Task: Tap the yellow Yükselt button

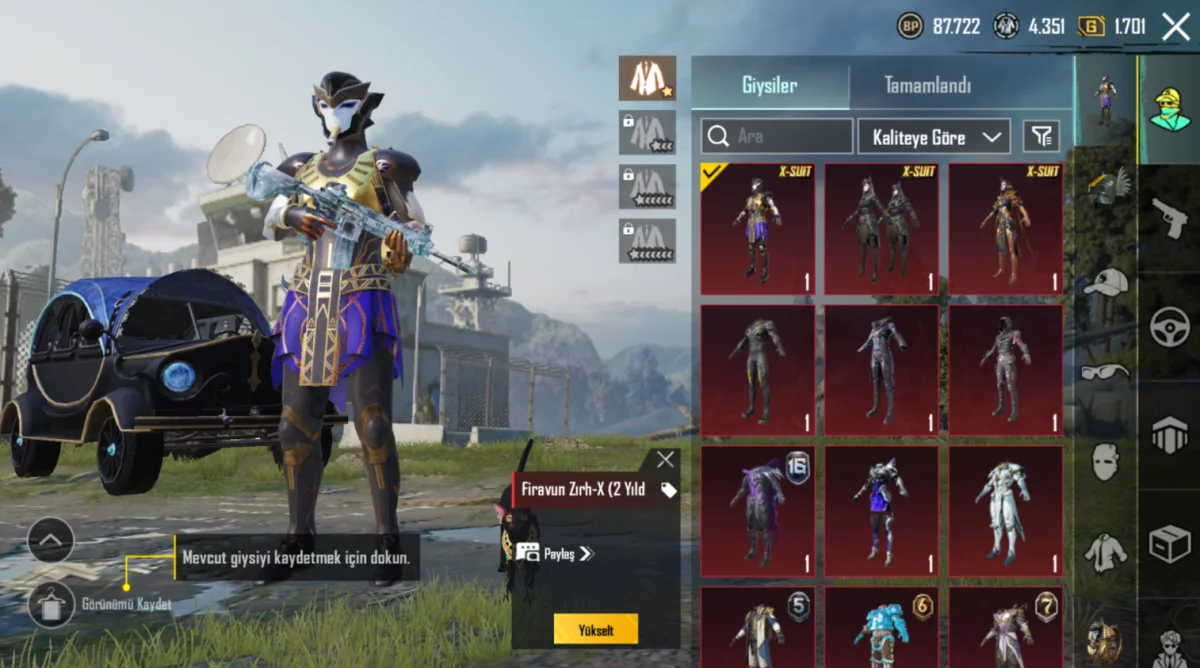Action: point(595,629)
